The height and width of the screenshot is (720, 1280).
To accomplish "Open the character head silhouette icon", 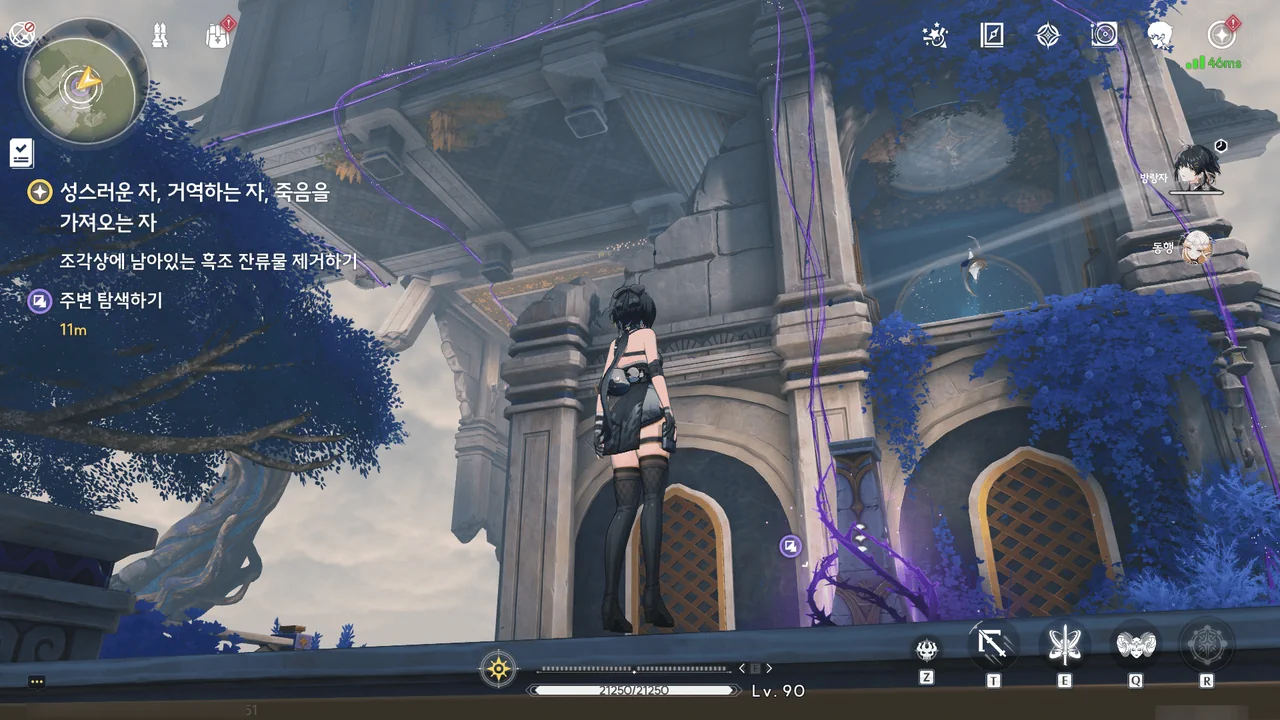I will (1160, 36).
